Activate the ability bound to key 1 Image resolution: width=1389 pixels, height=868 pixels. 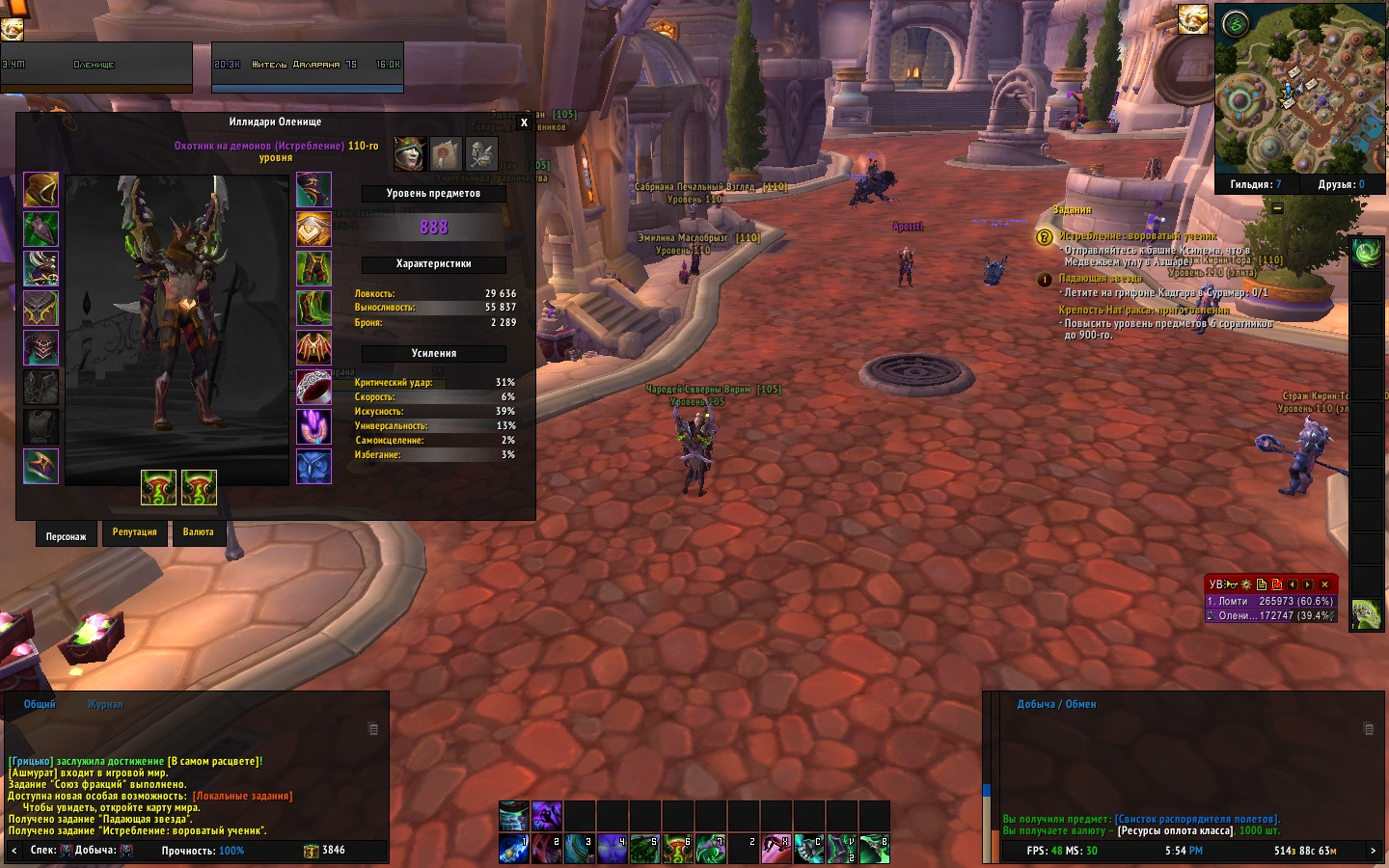point(513,849)
